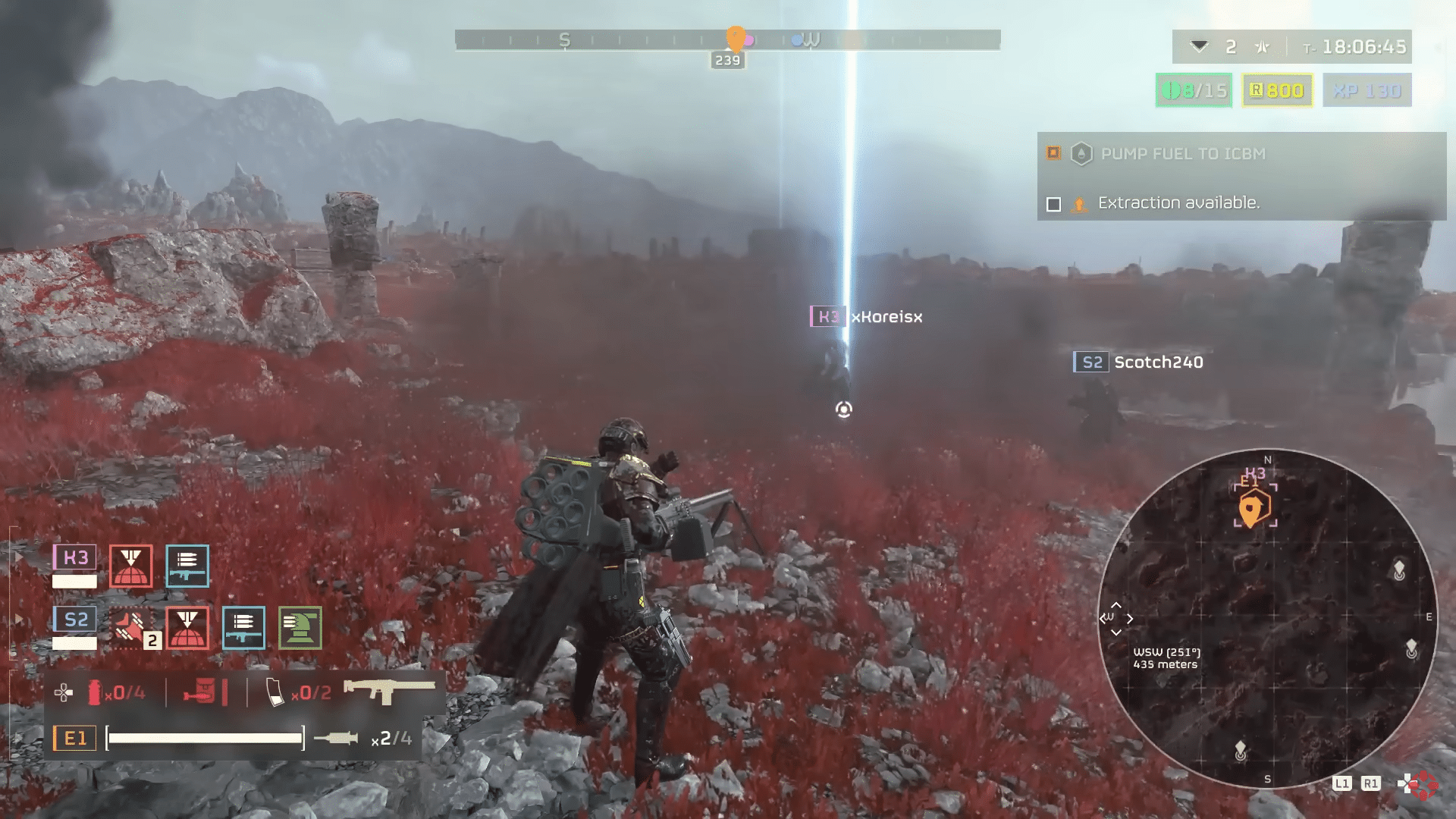Image resolution: width=1456 pixels, height=819 pixels.
Task: Select K3's Orbital Precision Strike stratagem icon
Action: (x=130, y=565)
